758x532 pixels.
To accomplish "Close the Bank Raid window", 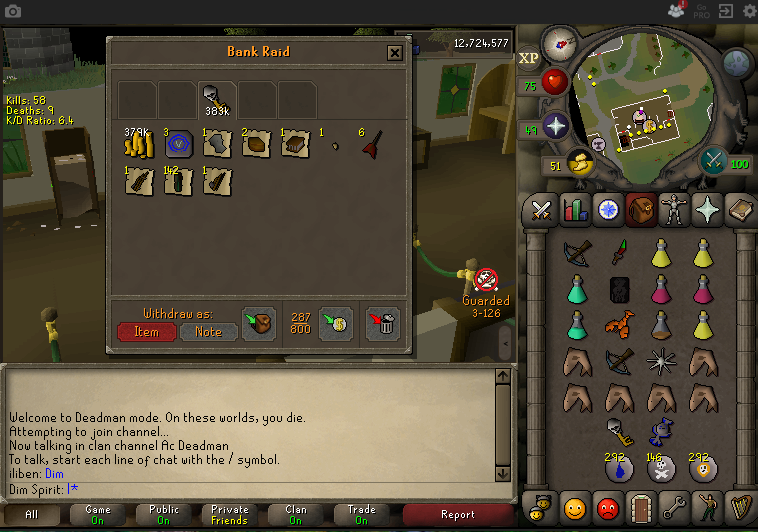I will coord(395,52).
